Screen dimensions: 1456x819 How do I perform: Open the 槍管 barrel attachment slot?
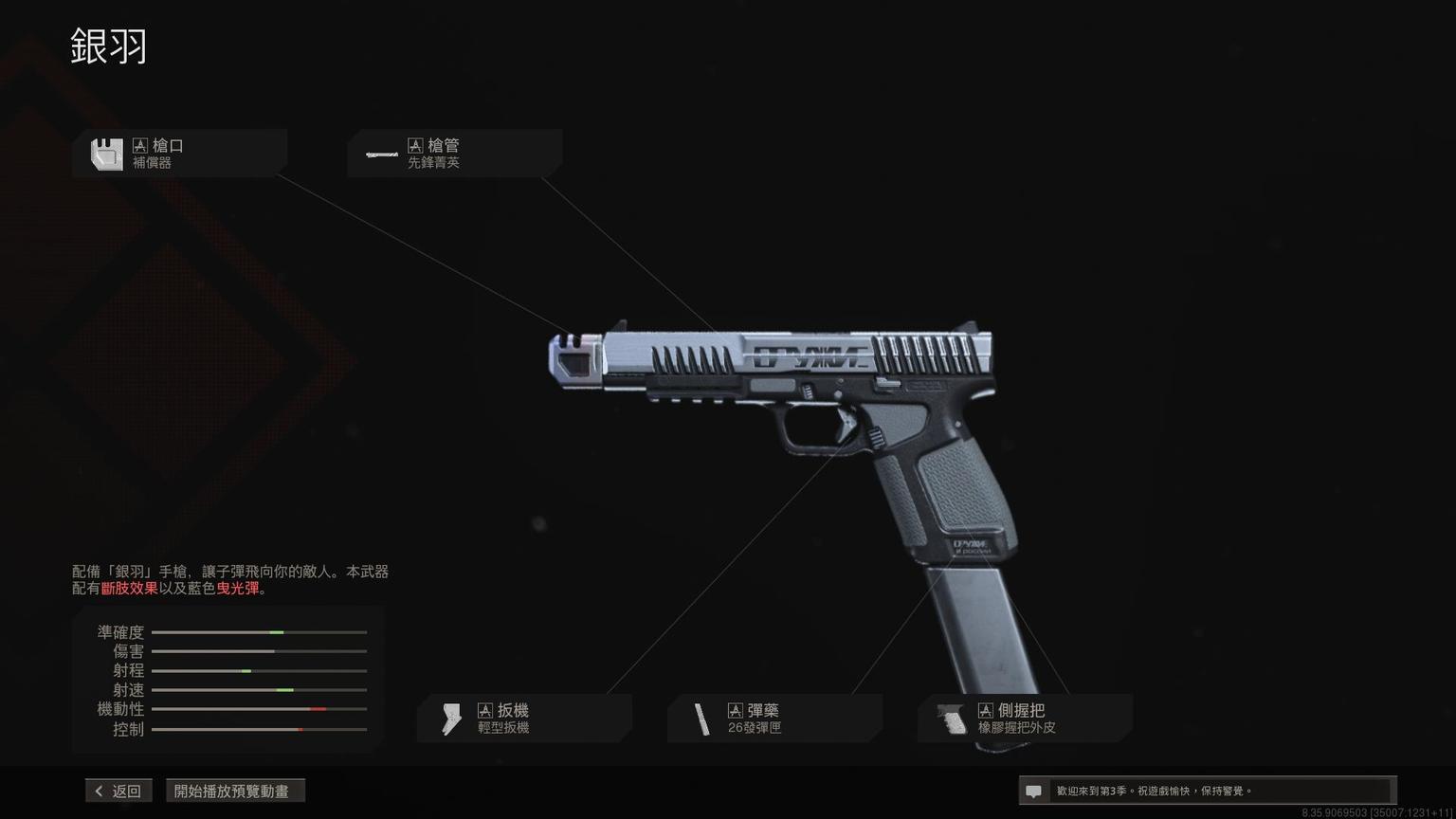(454, 154)
